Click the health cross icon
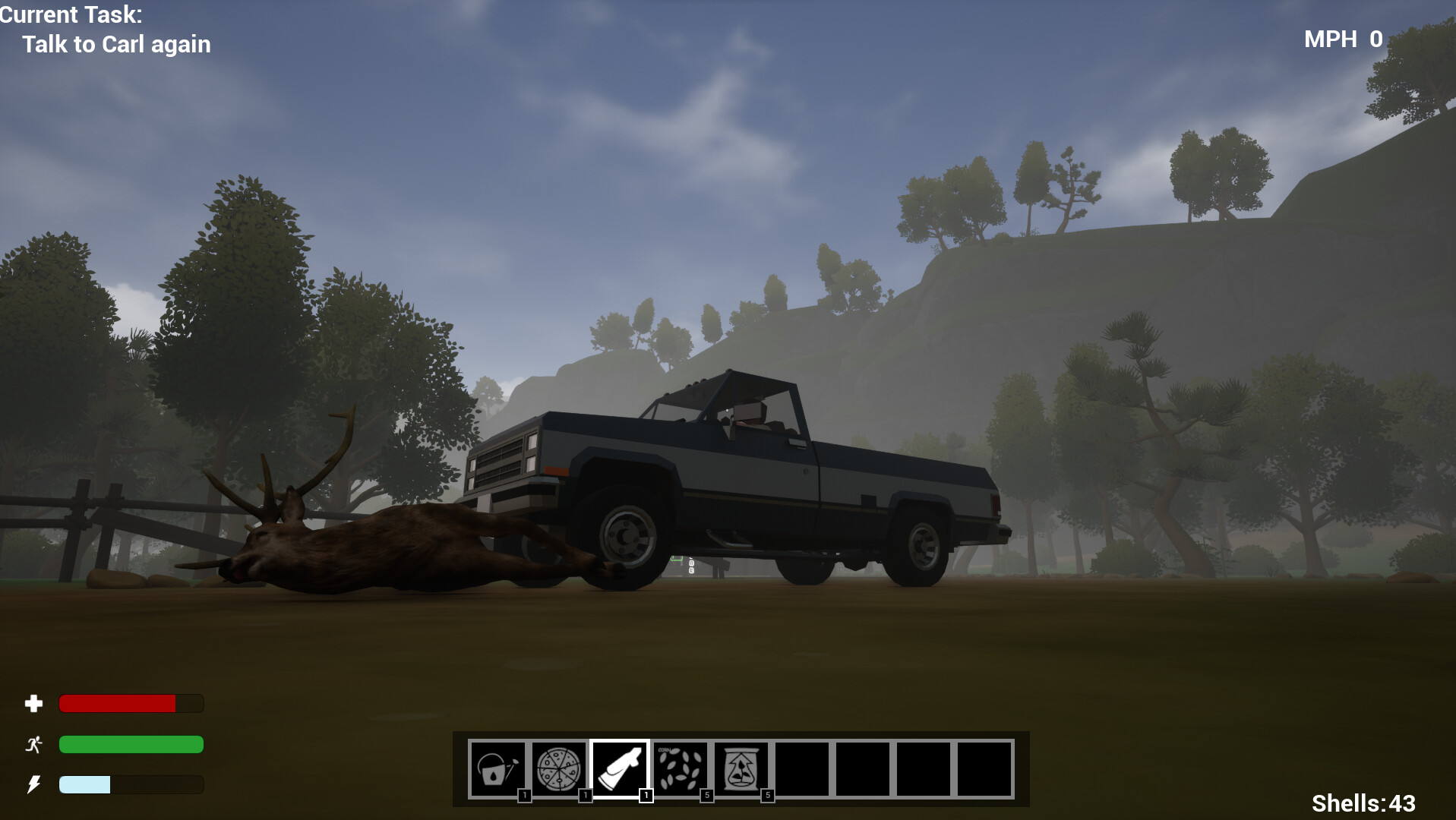 coord(33,704)
